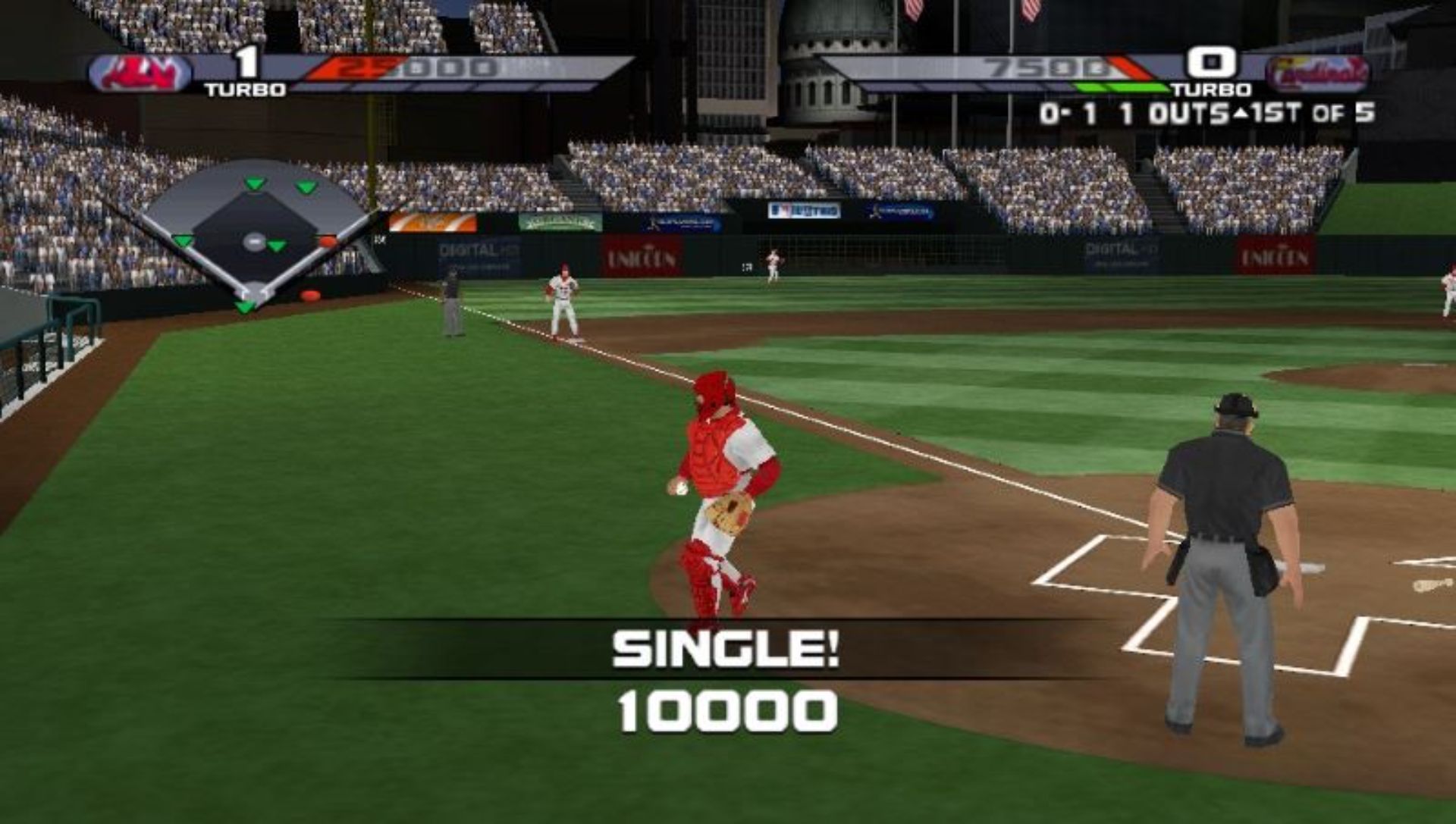Click the baseball diamond field minimap

pos(255,233)
